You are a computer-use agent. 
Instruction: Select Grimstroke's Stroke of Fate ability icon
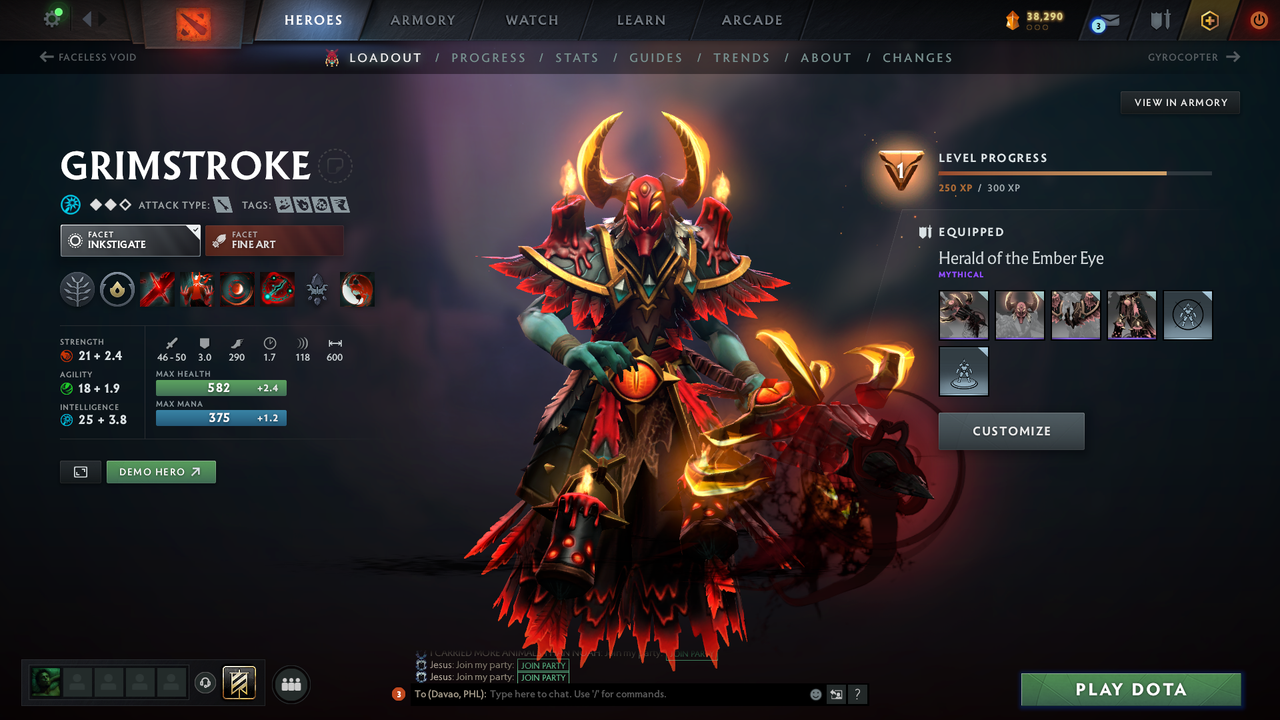tap(157, 289)
